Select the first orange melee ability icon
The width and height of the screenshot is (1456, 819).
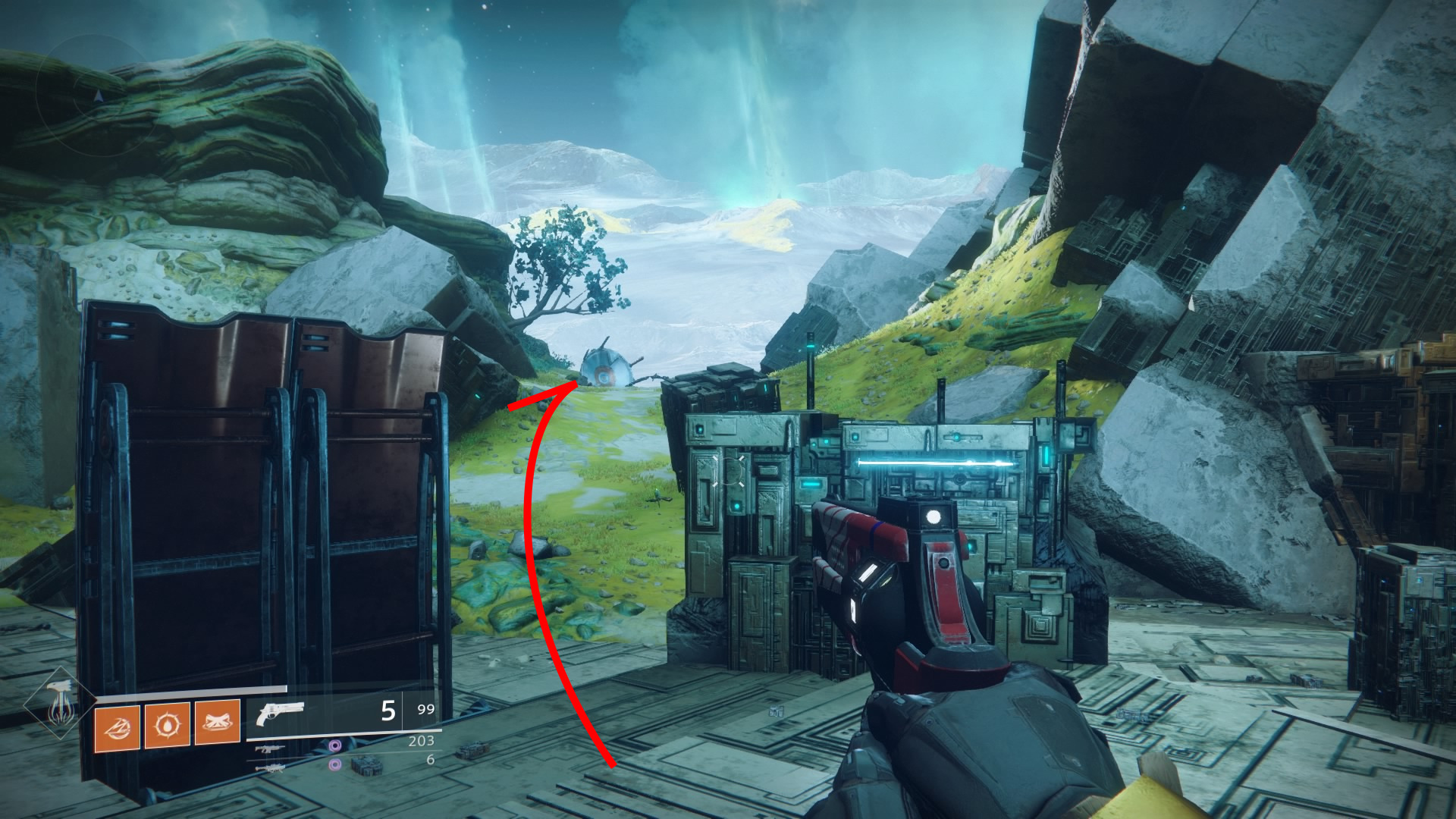click(117, 727)
